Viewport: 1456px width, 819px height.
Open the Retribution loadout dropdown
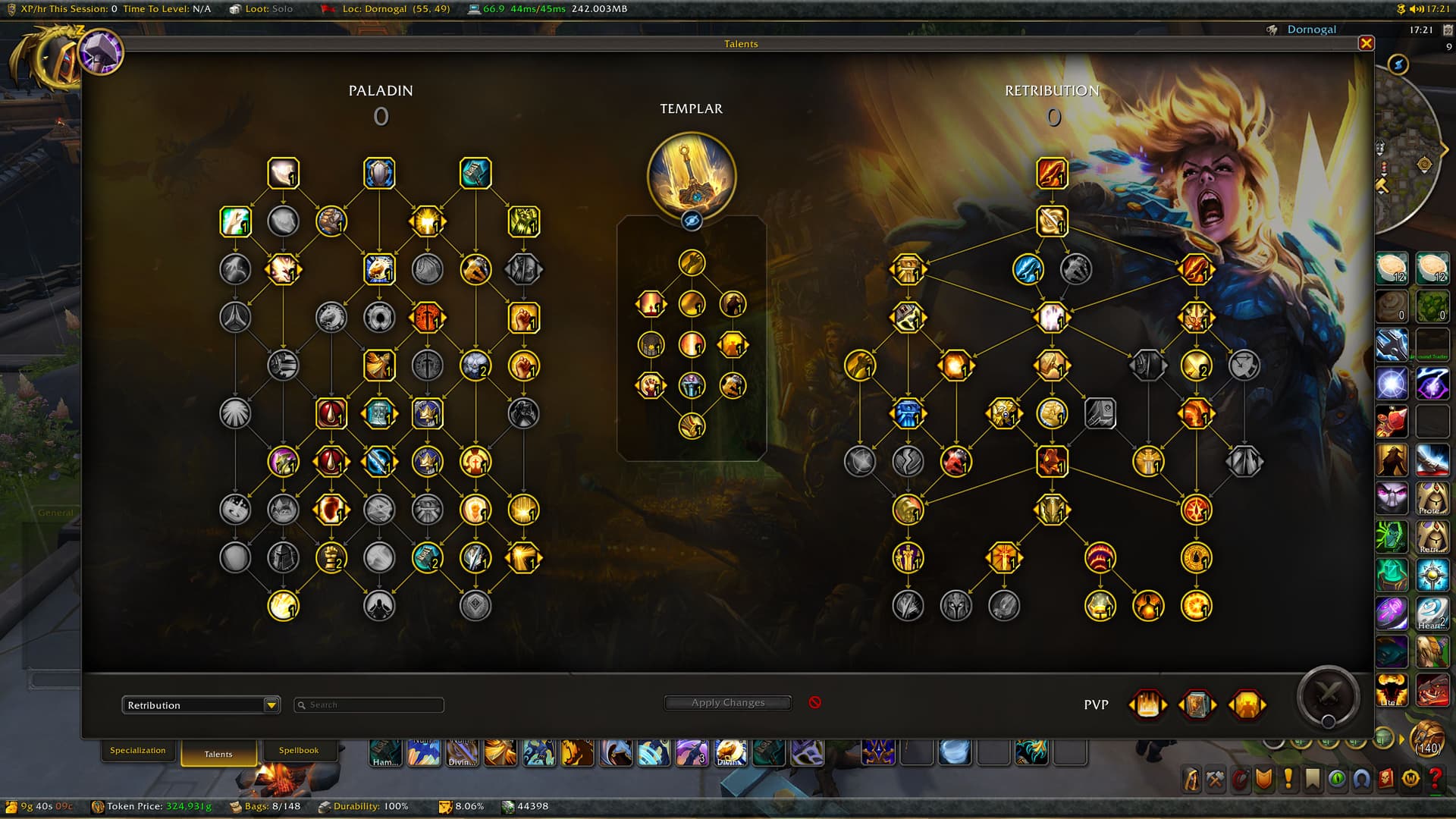pos(271,705)
